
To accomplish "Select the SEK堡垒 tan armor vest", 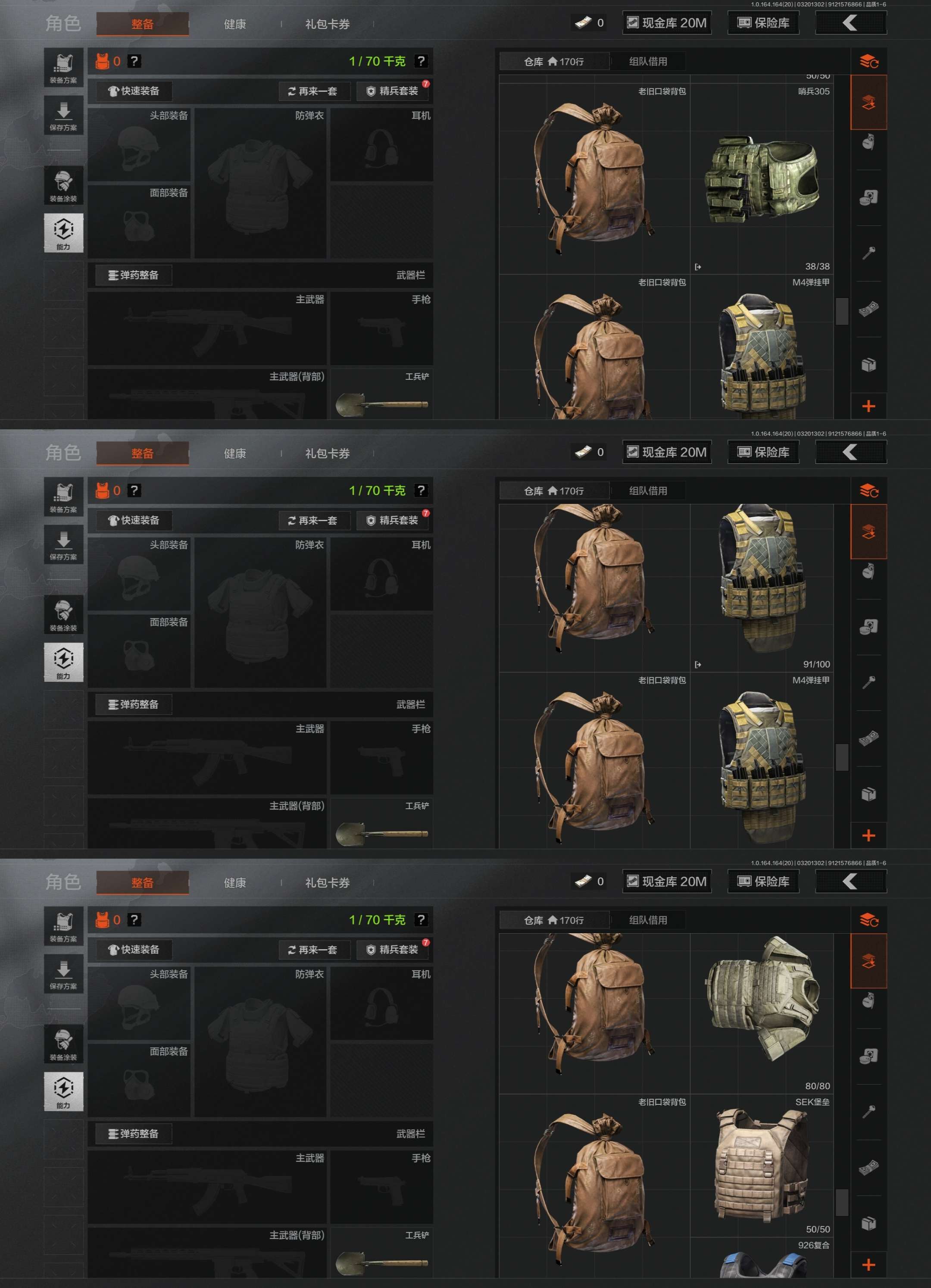I will coord(761,1166).
